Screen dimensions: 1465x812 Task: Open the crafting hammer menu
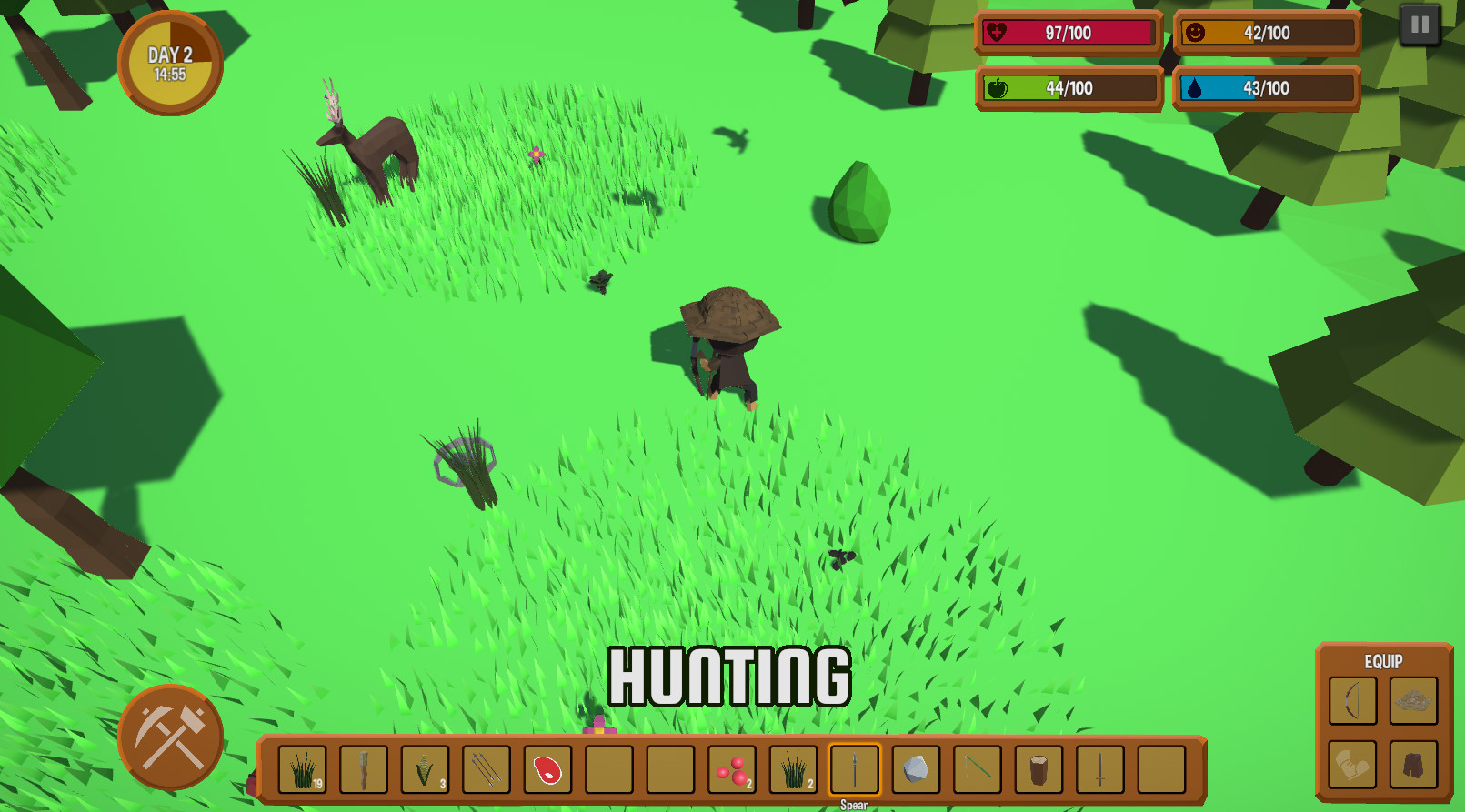169,737
